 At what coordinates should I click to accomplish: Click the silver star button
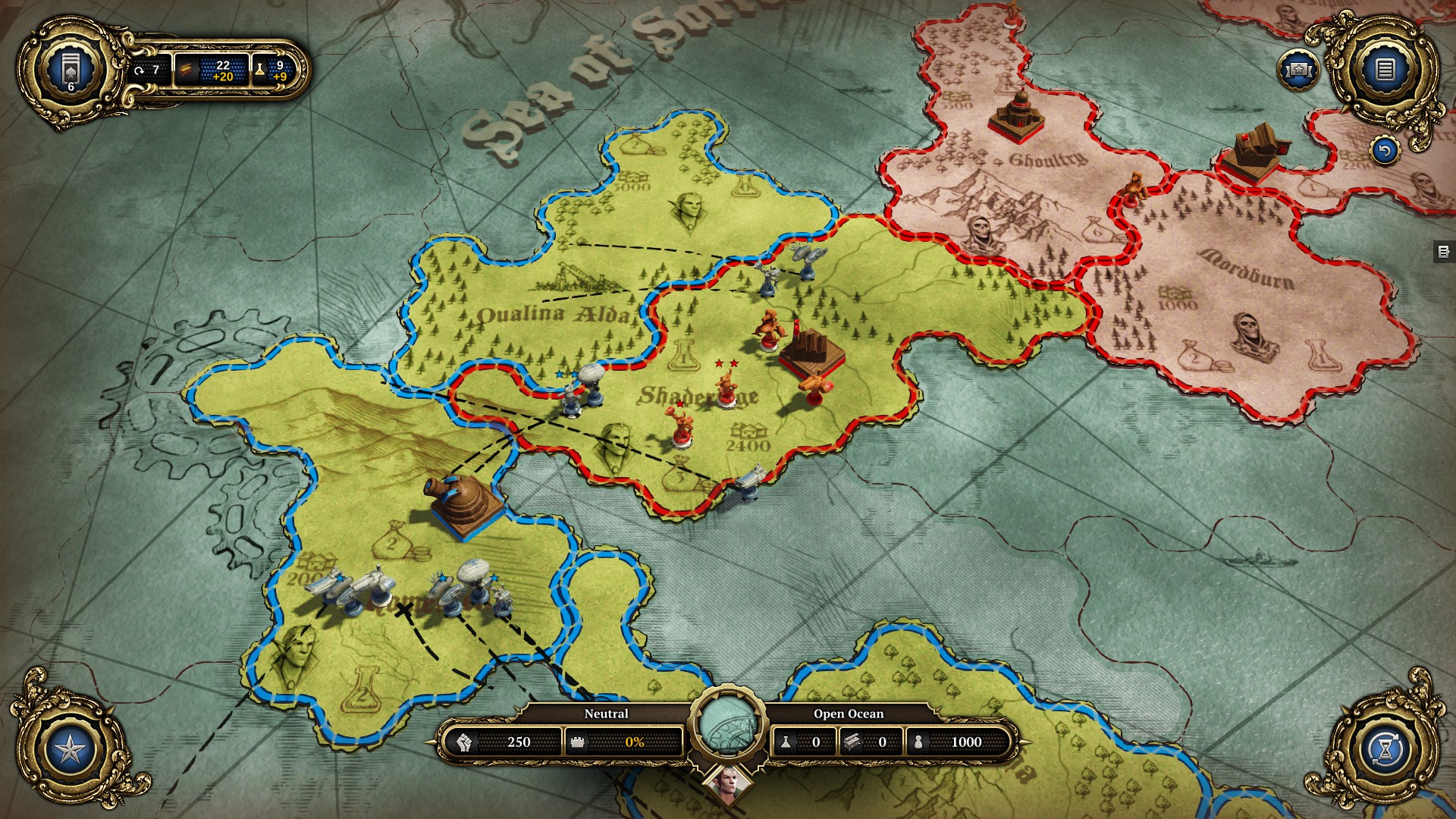(x=71, y=749)
